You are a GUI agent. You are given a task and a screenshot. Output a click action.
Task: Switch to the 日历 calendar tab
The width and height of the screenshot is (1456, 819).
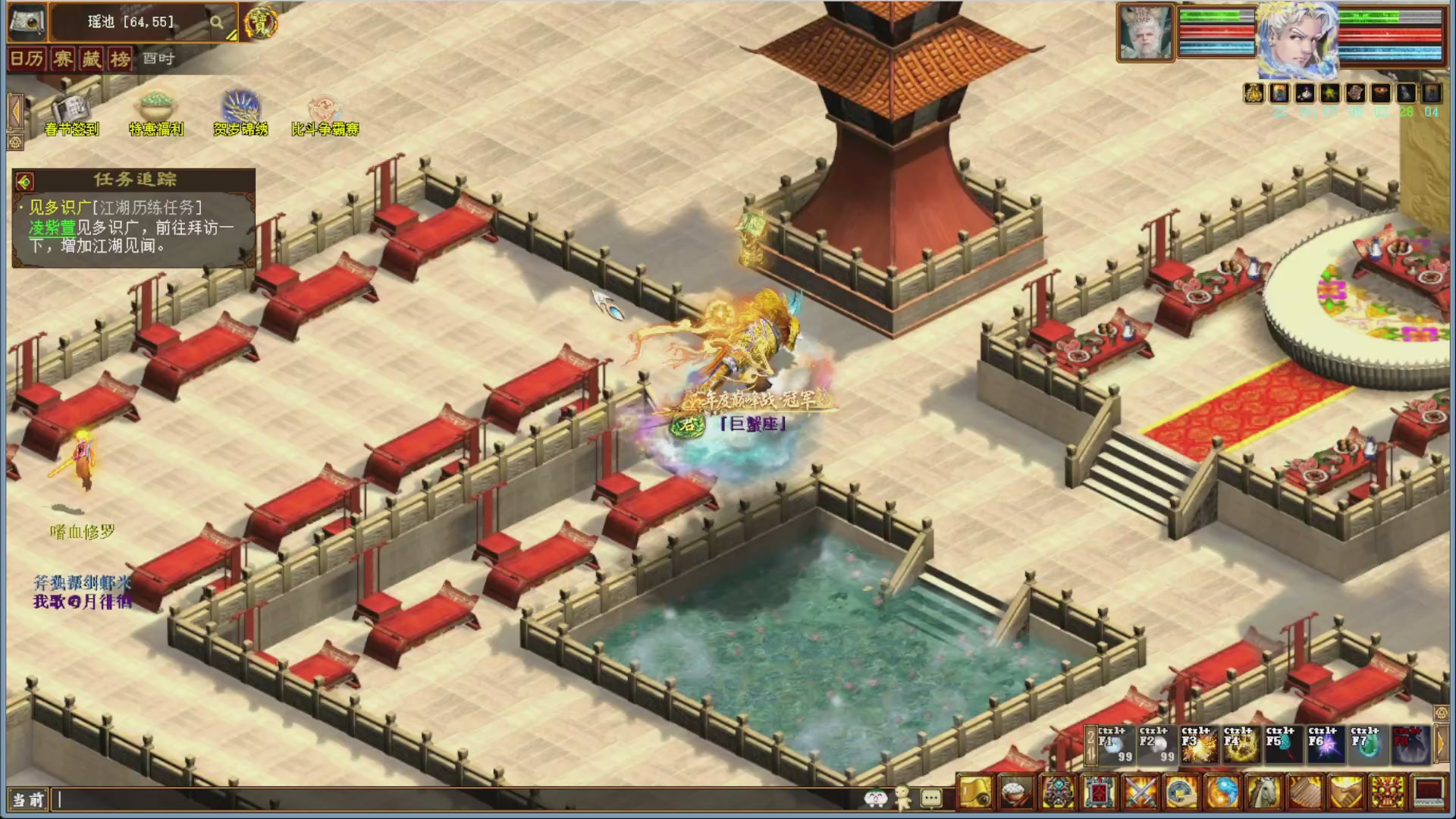pyautogui.click(x=28, y=60)
